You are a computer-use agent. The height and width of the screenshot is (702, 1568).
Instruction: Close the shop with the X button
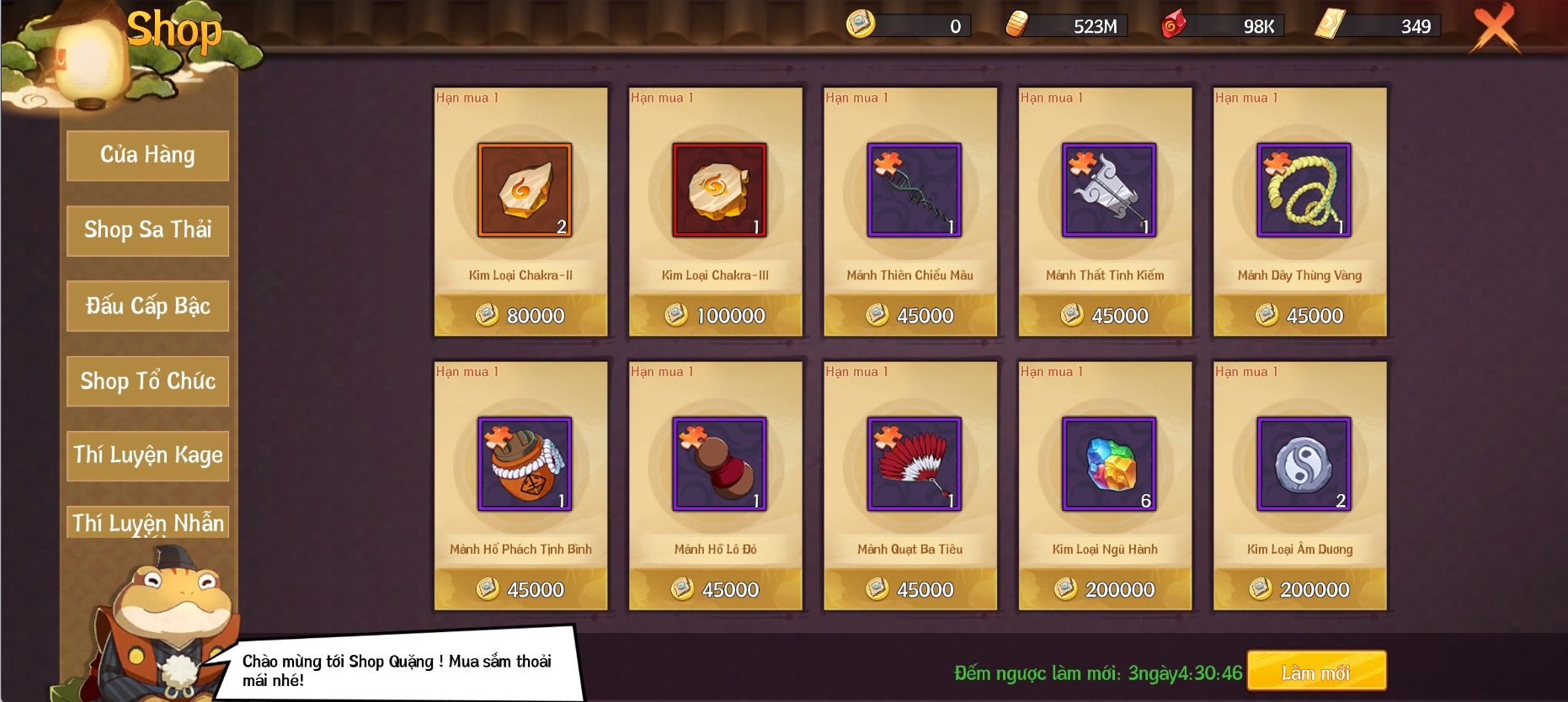click(x=1495, y=28)
